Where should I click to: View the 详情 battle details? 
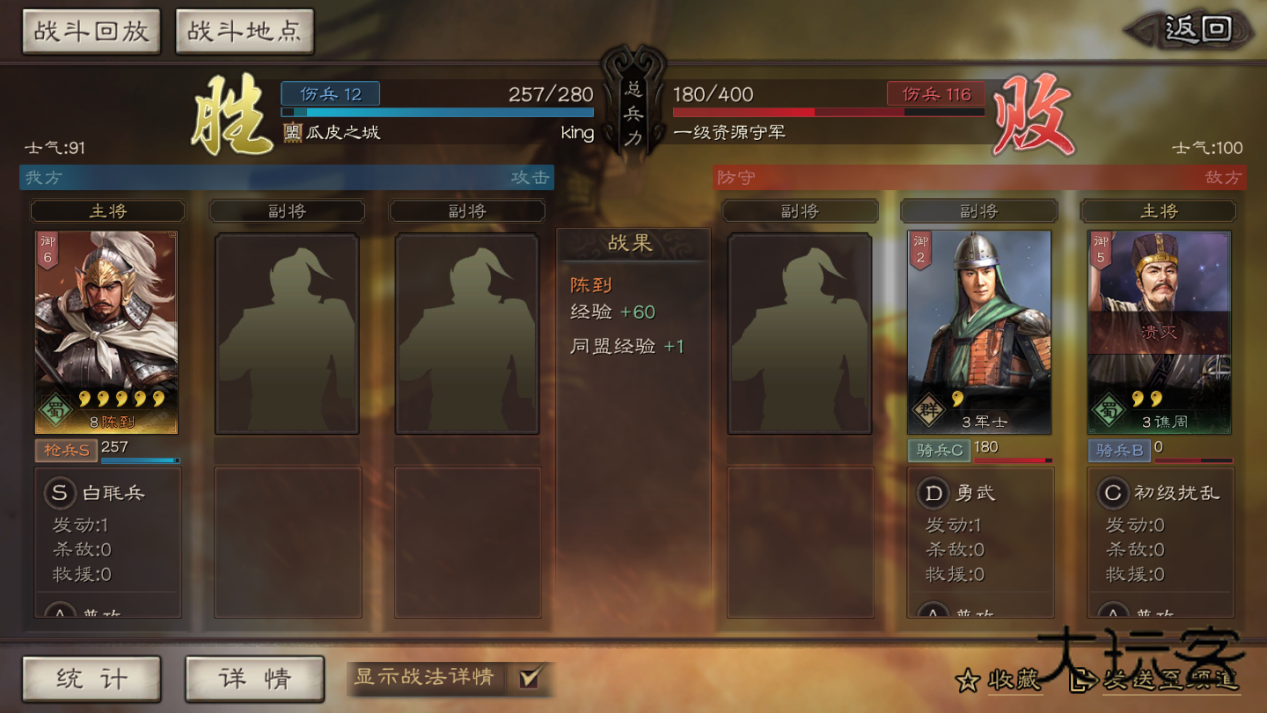tap(254, 679)
